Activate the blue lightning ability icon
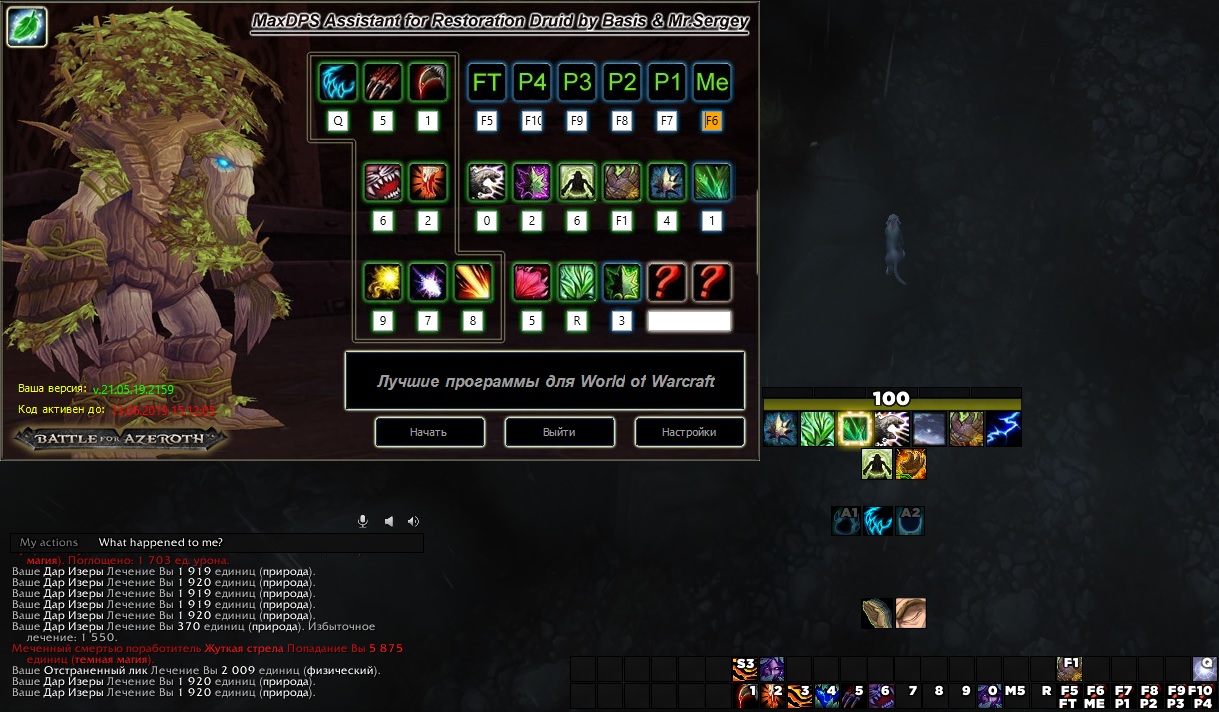Image resolution: width=1219 pixels, height=712 pixels. pyautogui.click(x=1003, y=429)
